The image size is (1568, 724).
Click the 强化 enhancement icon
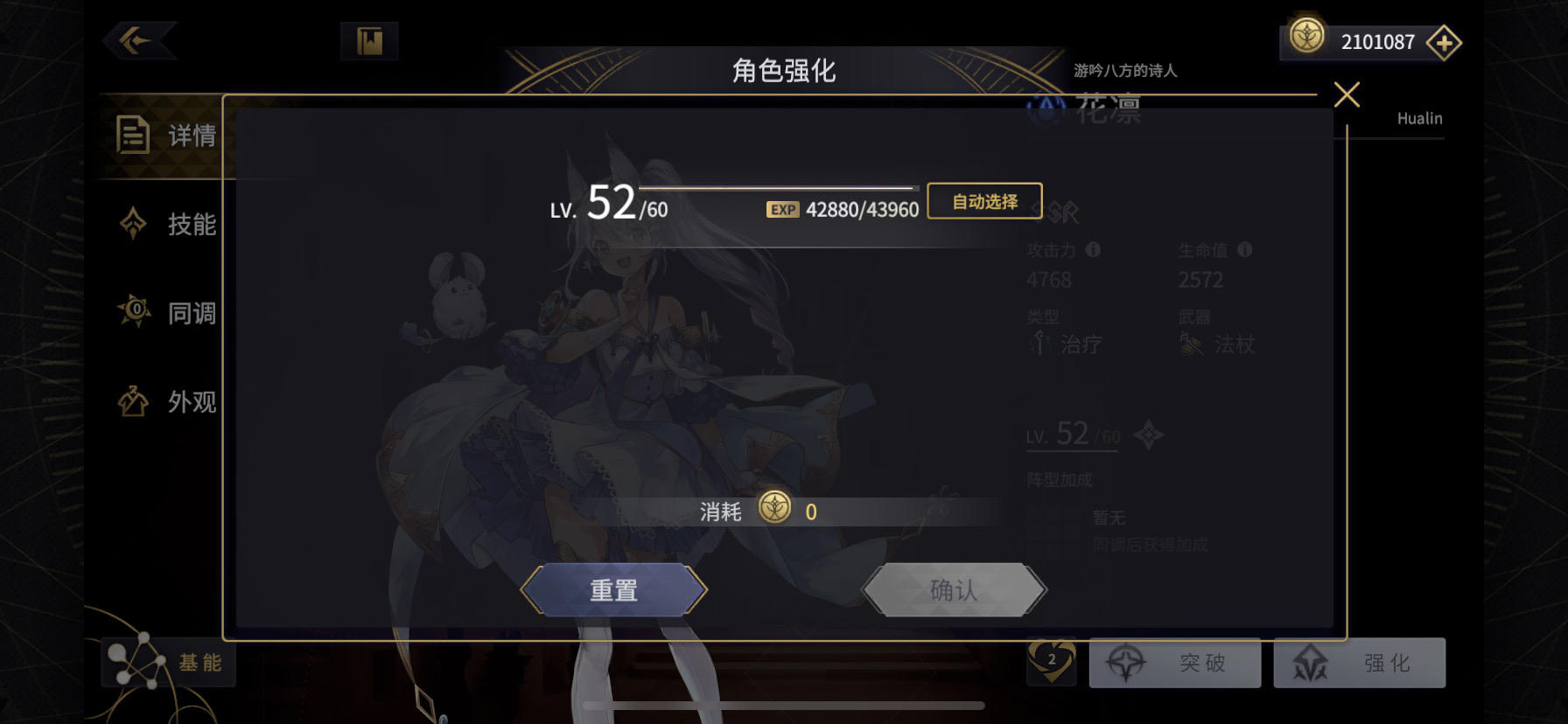1310,664
